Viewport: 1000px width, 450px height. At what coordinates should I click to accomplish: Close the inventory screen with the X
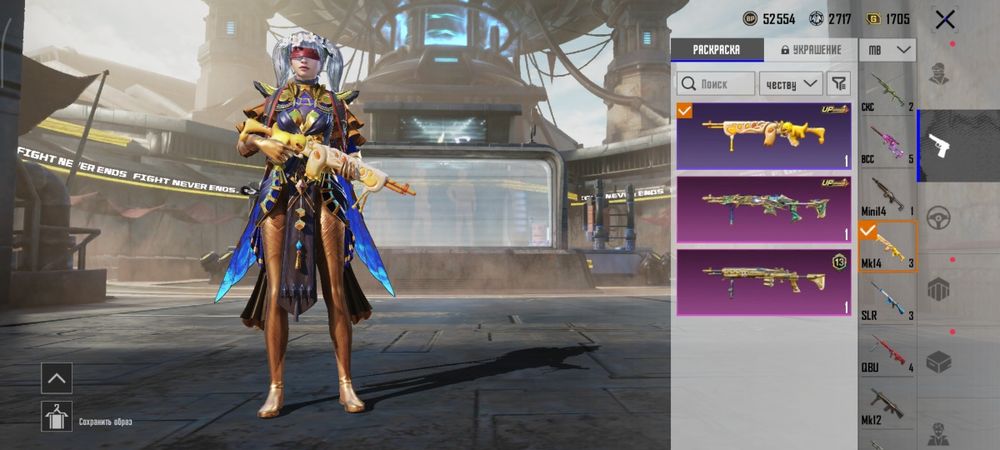(944, 19)
